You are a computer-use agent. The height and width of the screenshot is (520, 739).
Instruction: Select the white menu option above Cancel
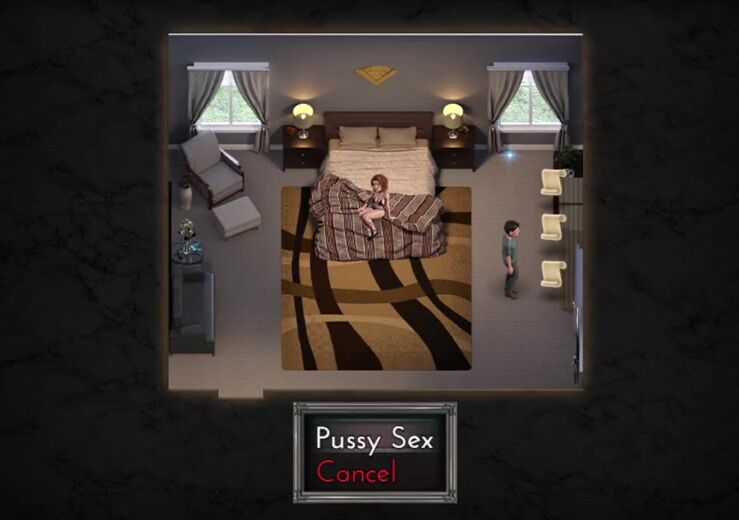click(374, 438)
